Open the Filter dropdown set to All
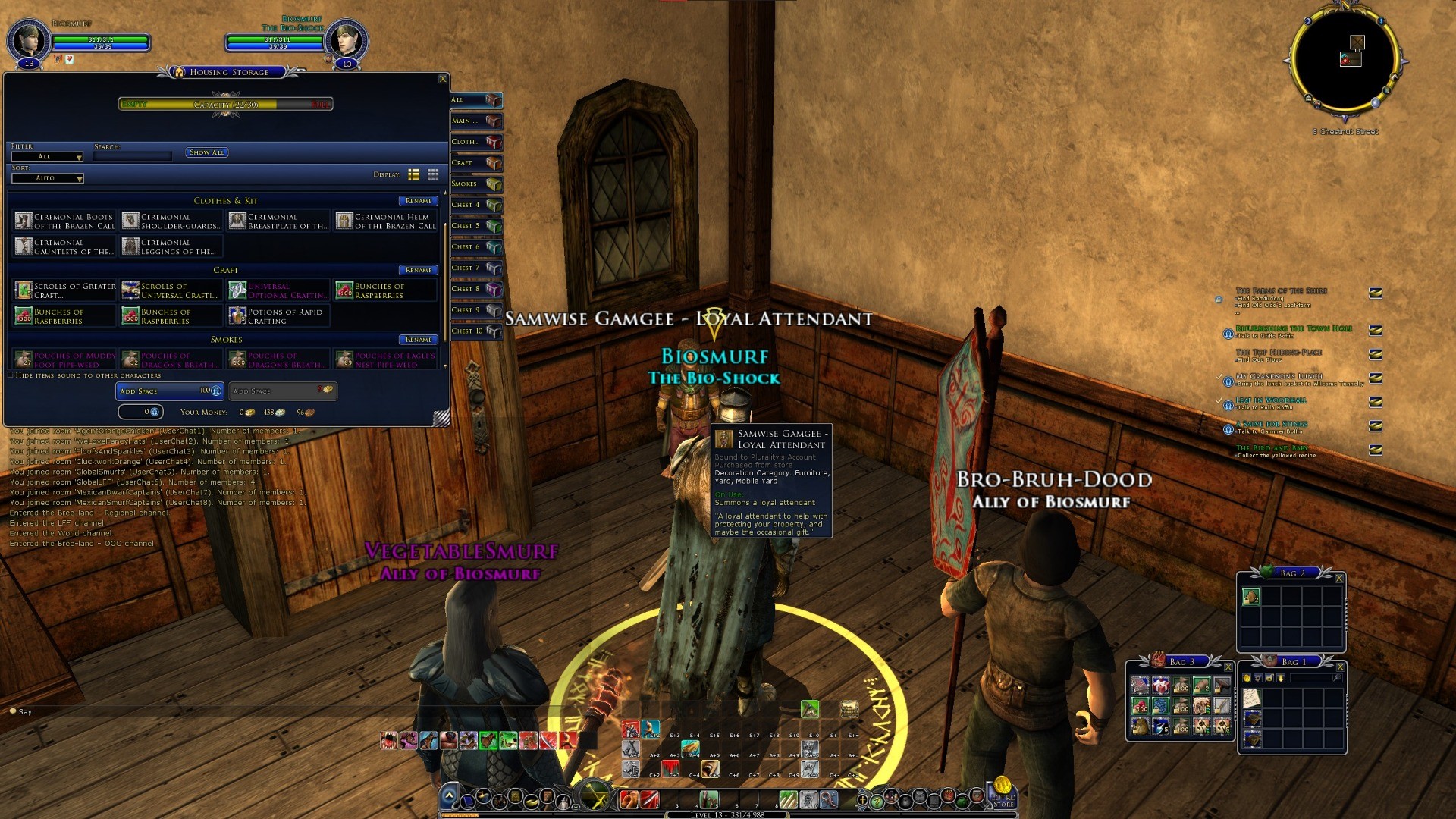The height and width of the screenshot is (819, 1456). tap(47, 157)
